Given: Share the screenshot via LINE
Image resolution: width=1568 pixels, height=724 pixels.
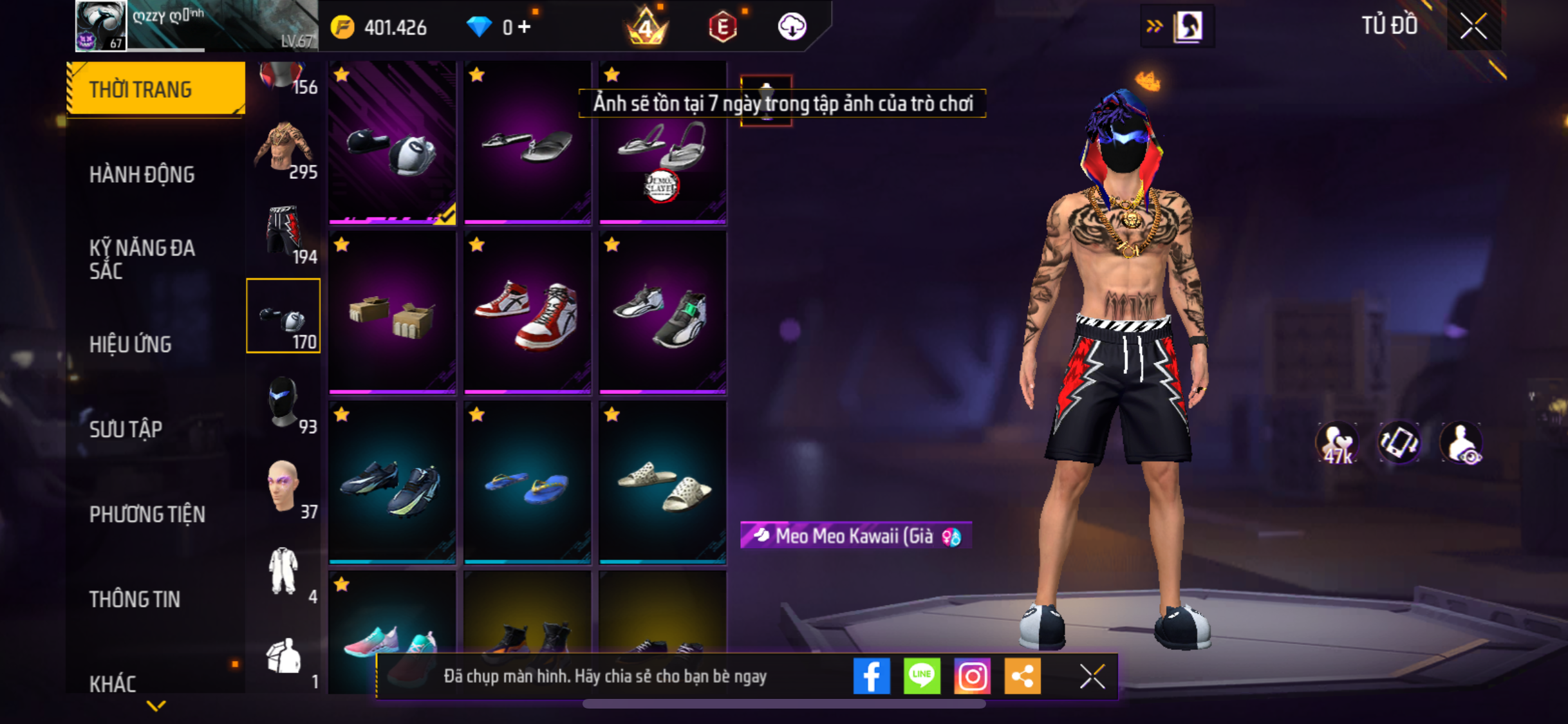Looking at the screenshot, I should pos(922,676).
